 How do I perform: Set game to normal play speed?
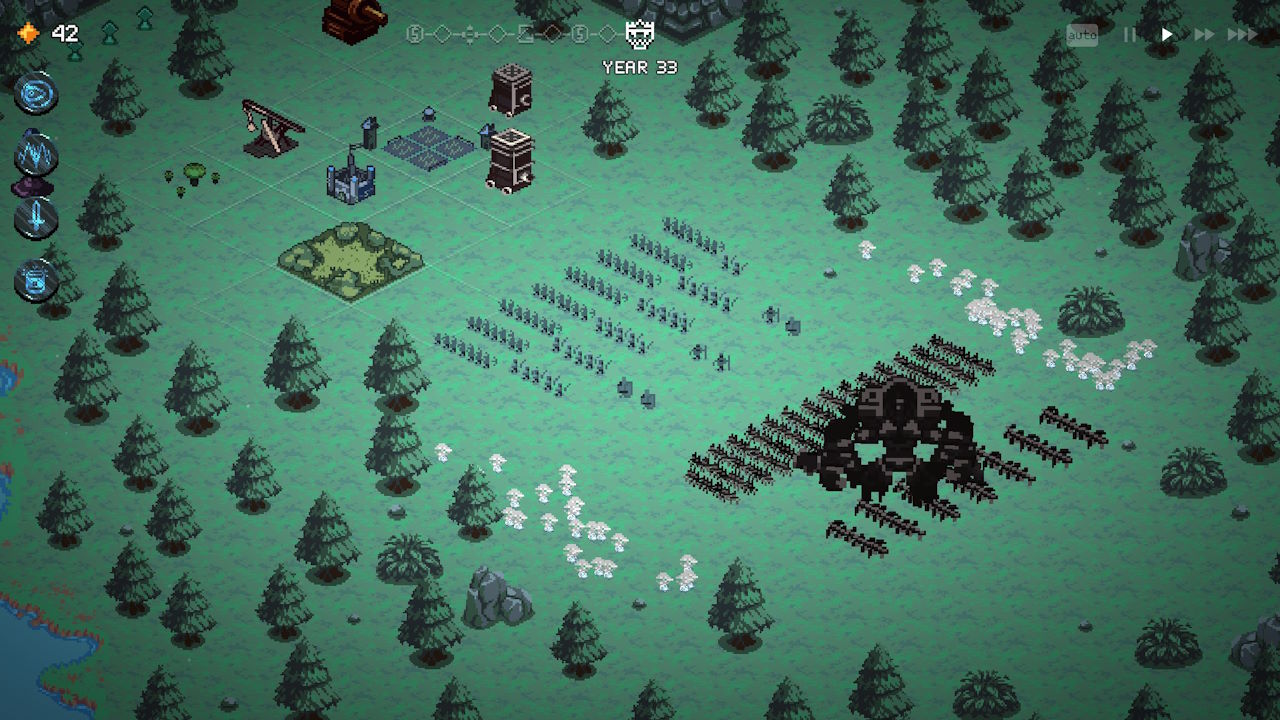click(x=1167, y=35)
